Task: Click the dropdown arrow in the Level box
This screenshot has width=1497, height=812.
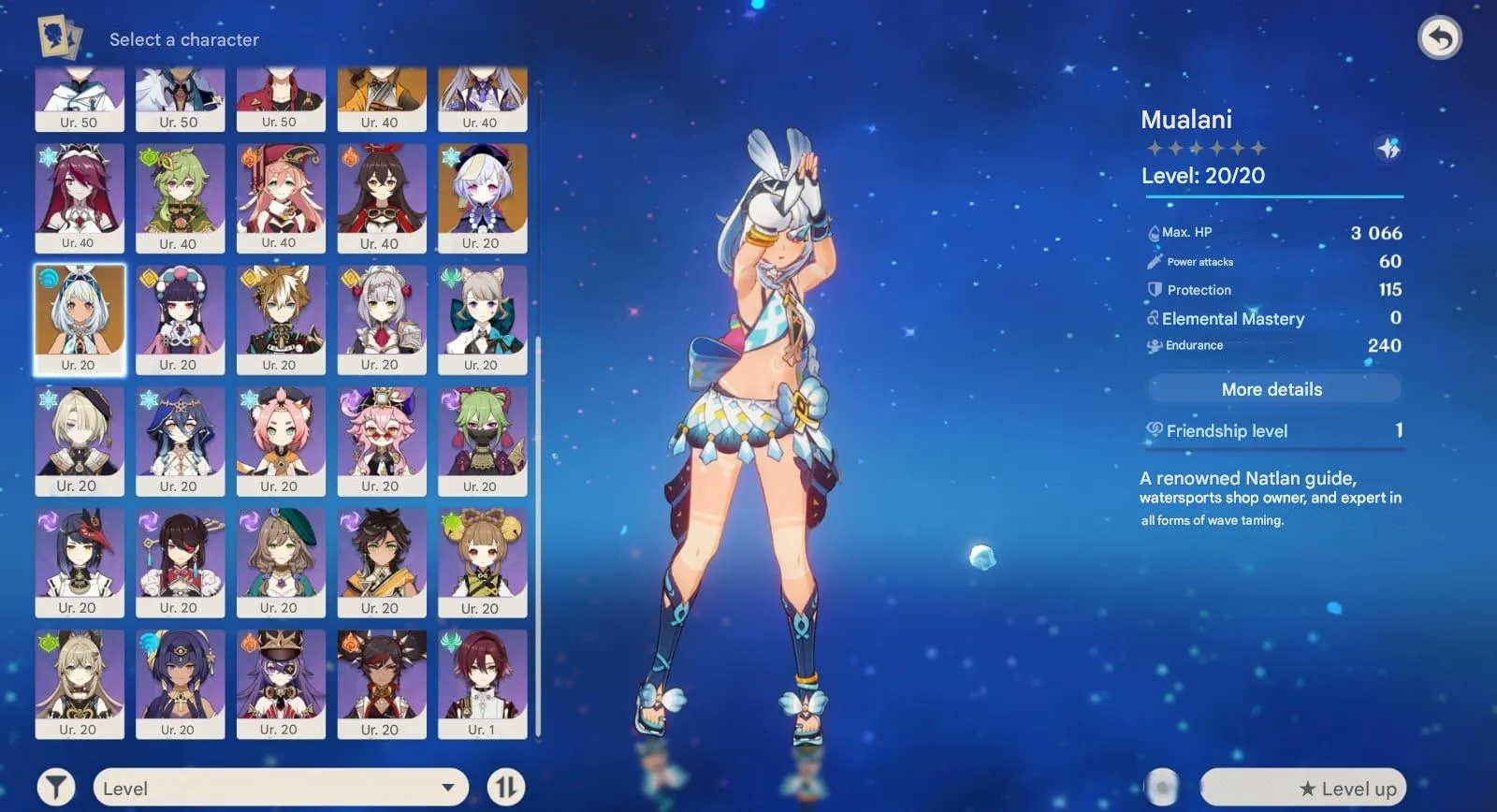Action: (x=447, y=788)
